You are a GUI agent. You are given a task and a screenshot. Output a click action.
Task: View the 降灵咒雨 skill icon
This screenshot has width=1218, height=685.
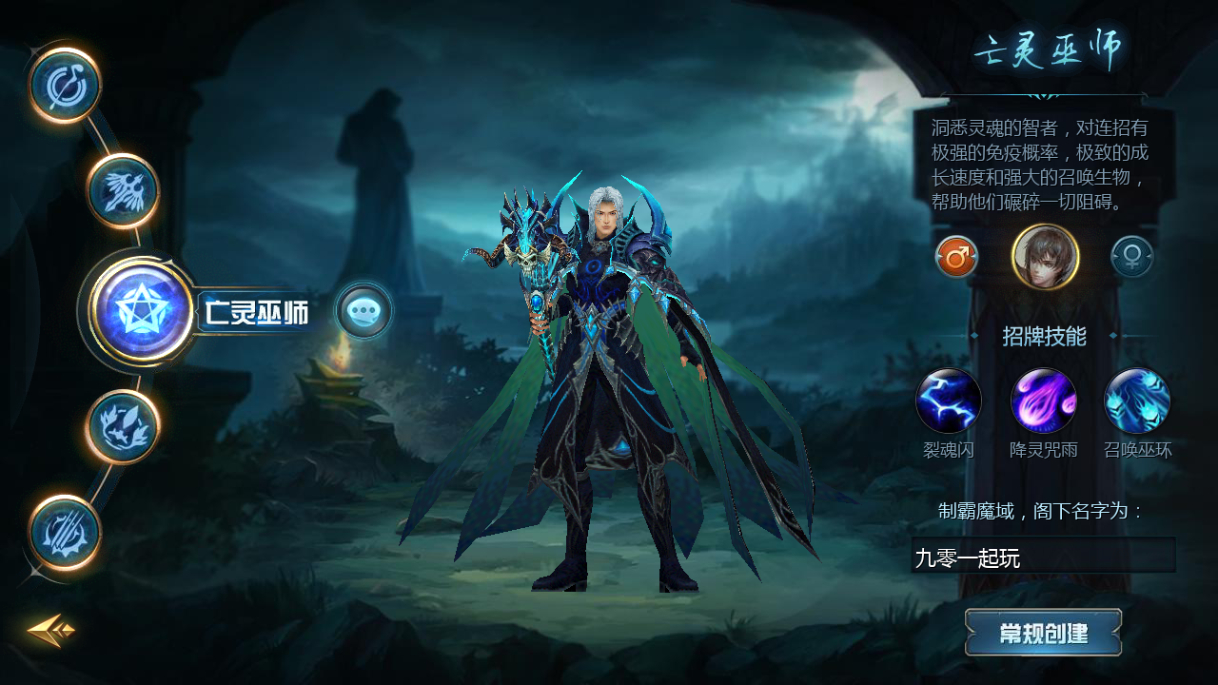tap(1043, 401)
